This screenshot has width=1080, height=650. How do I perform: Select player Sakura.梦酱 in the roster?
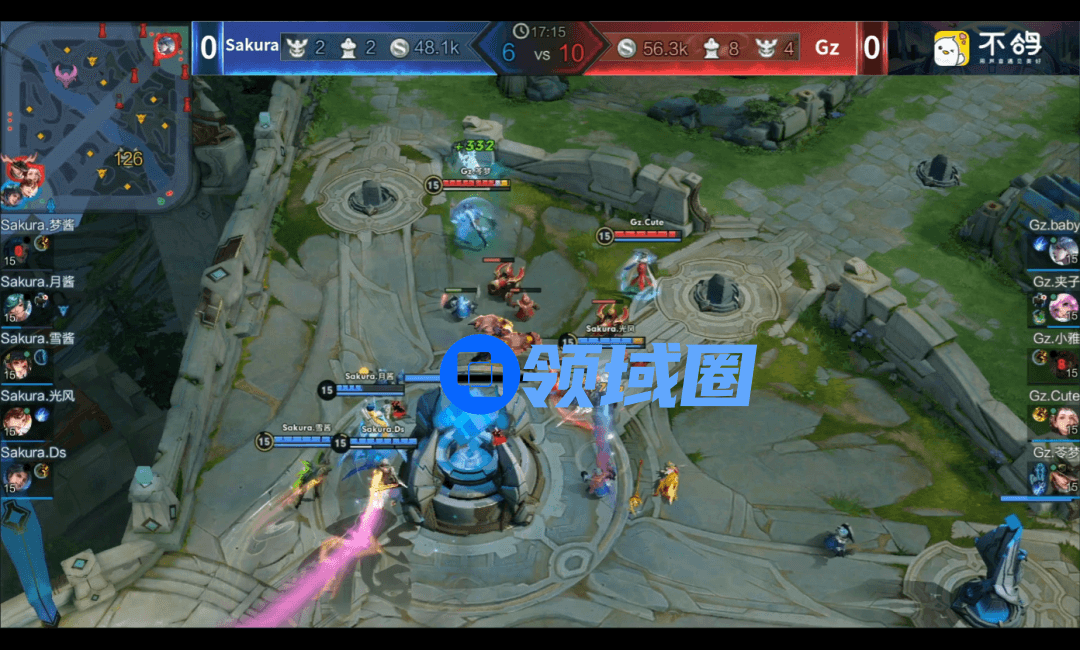pos(18,249)
